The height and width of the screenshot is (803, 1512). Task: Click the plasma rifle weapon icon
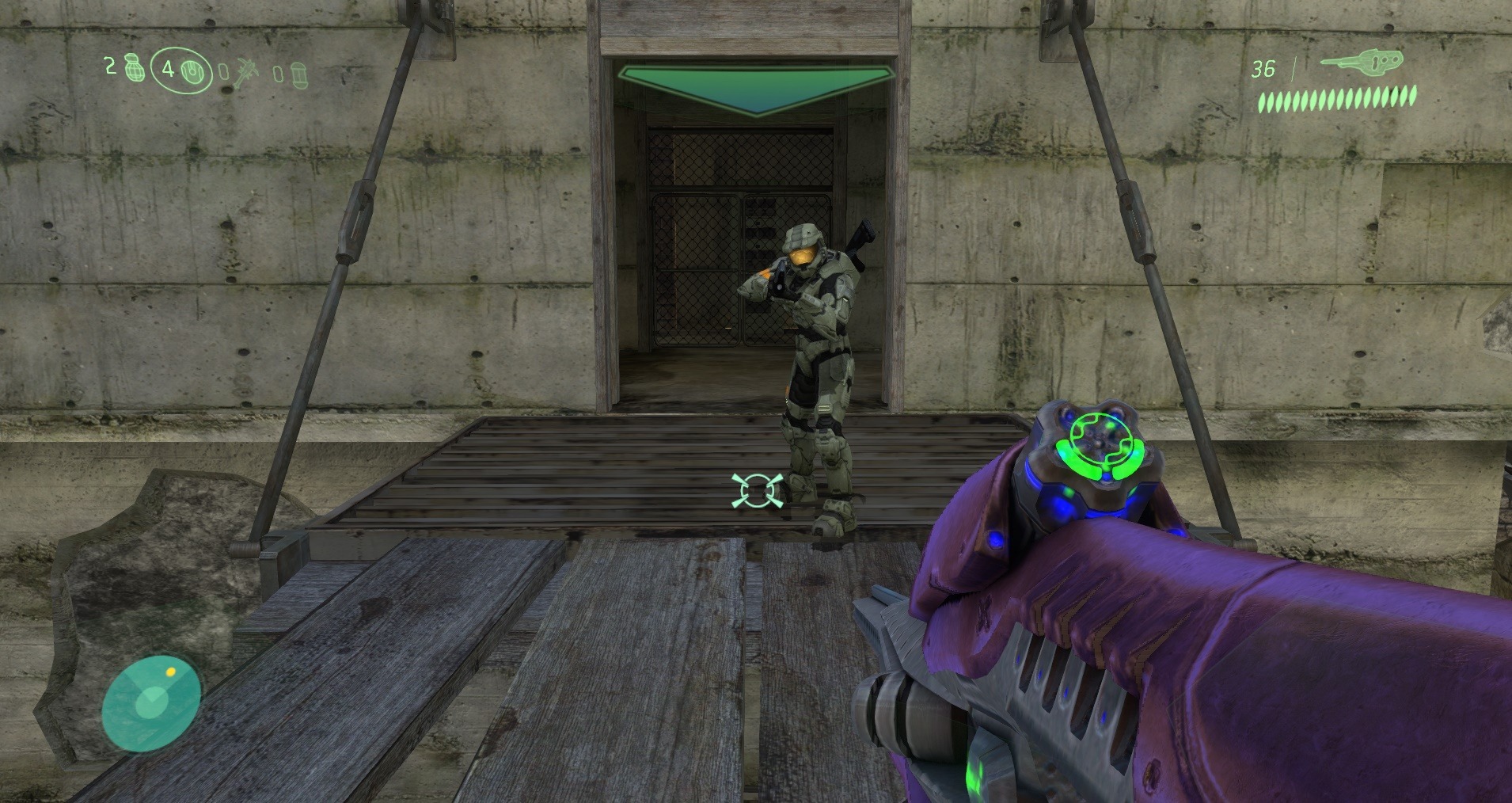tap(1362, 63)
